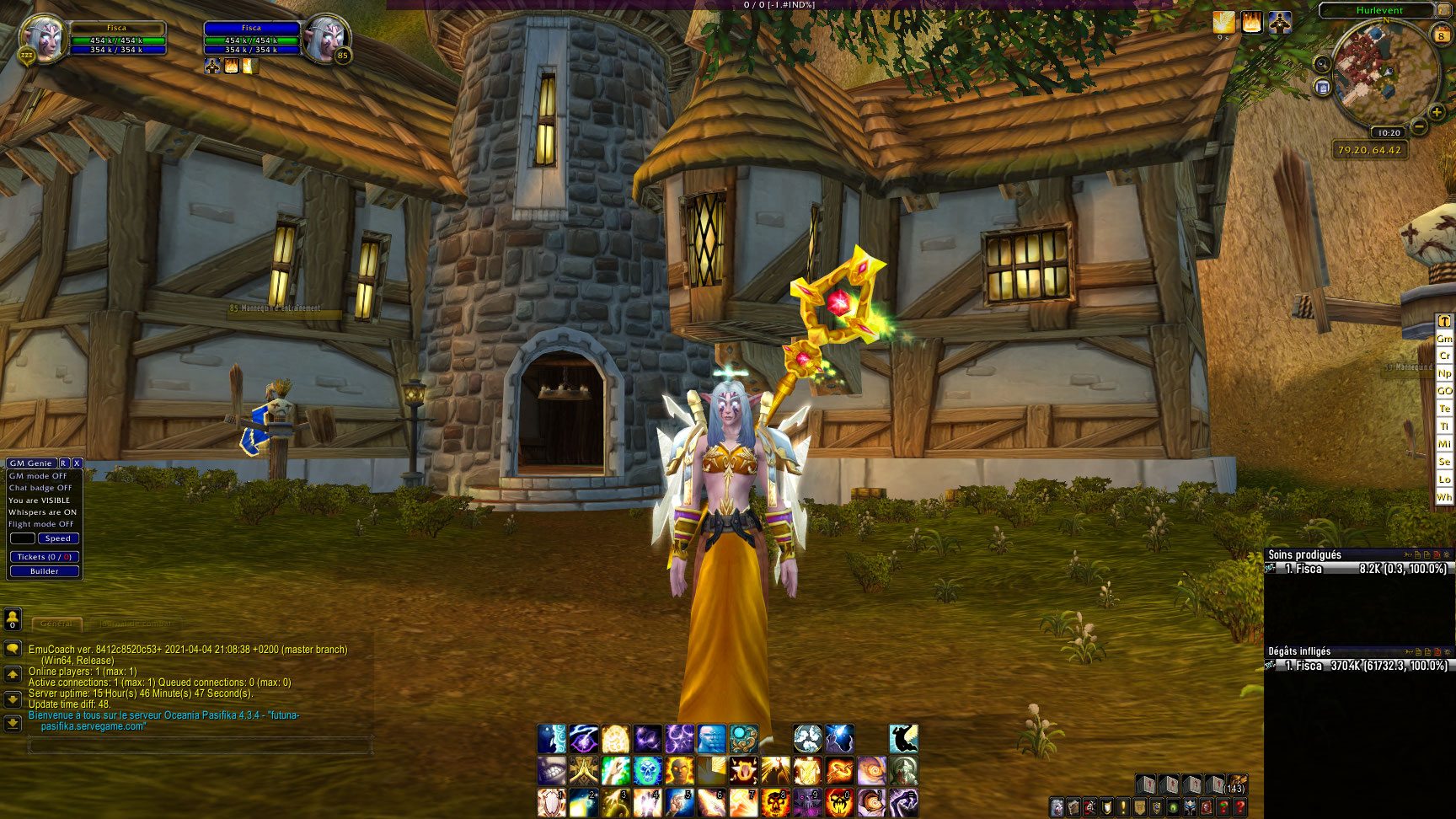Click the Speed button in GM Genie
The width and height of the screenshot is (1456, 819).
click(58, 538)
